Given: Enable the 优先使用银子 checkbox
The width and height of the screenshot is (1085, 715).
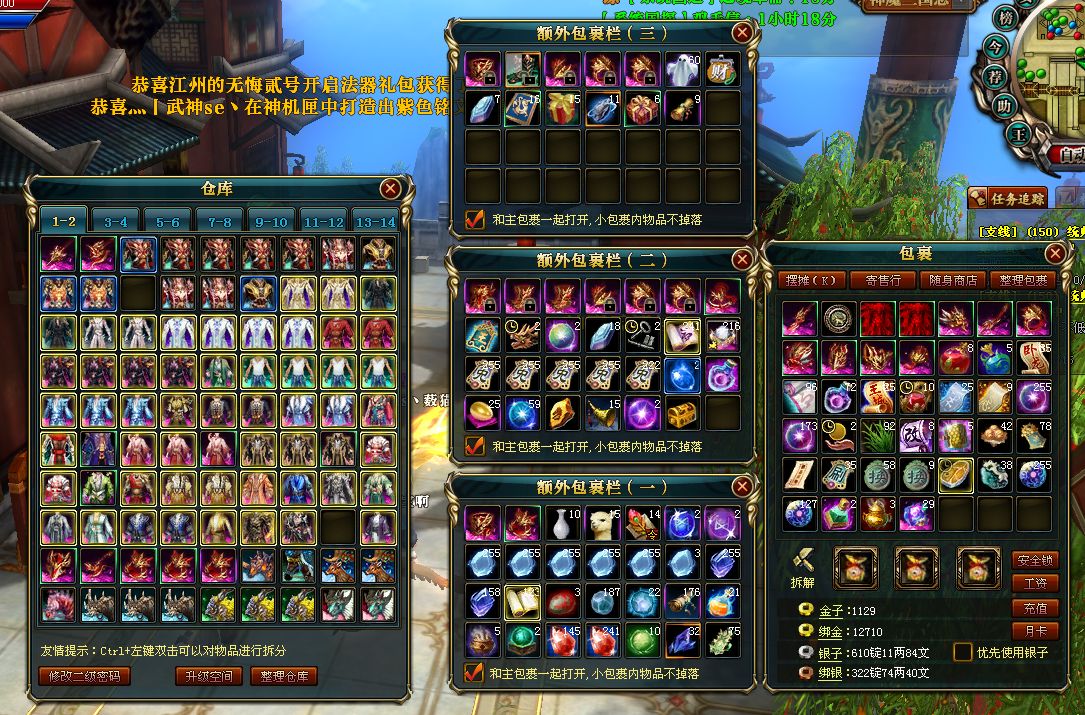Looking at the screenshot, I should point(962,653).
